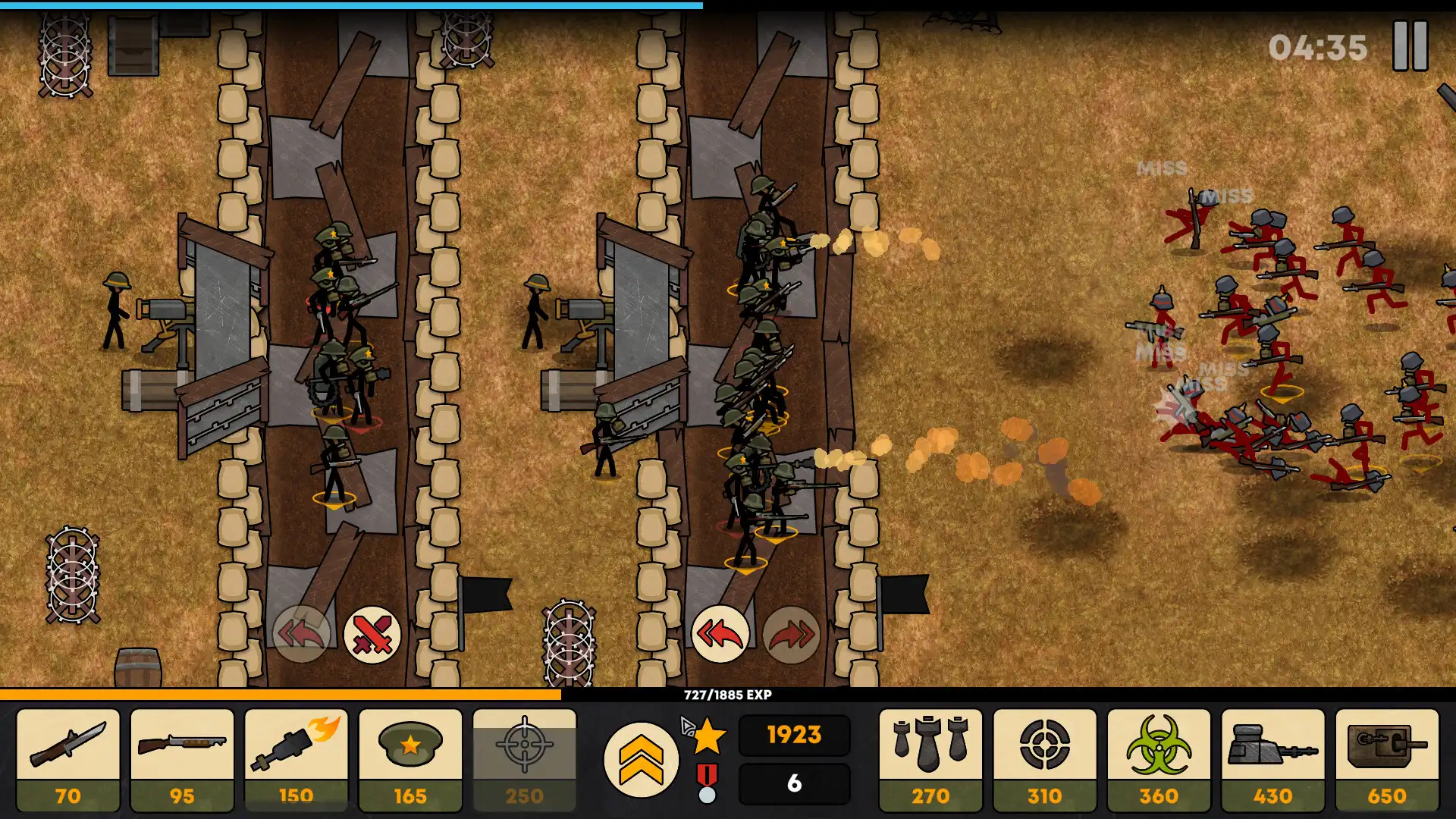Recruit the officer with green cap
The height and width of the screenshot is (819, 1456).
(x=410, y=758)
